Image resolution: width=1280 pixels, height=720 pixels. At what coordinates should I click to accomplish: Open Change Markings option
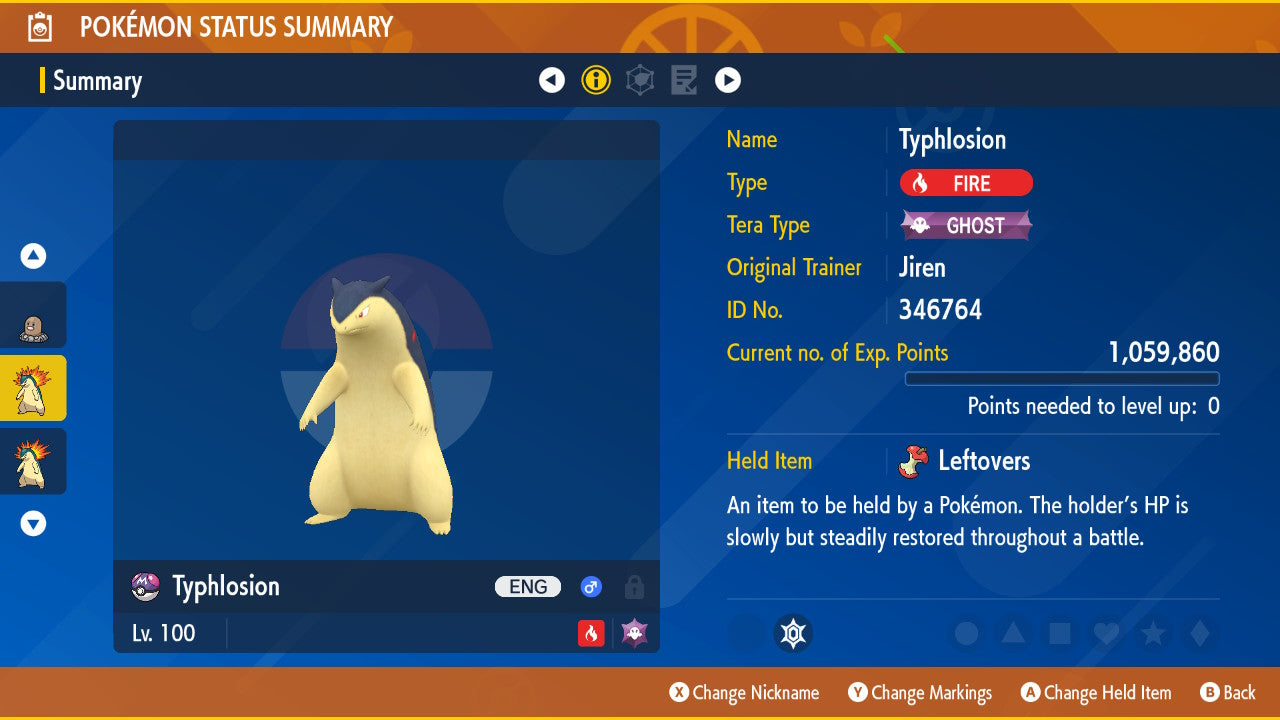tap(920, 693)
